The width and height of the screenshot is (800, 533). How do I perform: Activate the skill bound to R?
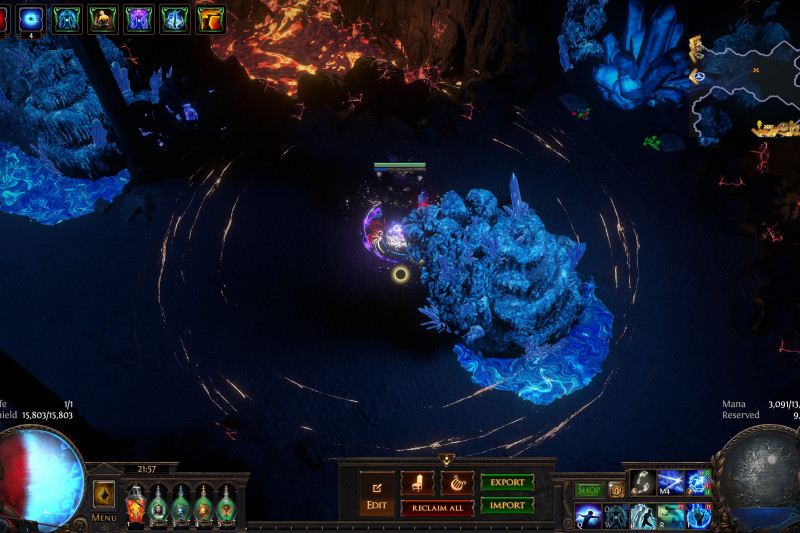(671, 516)
